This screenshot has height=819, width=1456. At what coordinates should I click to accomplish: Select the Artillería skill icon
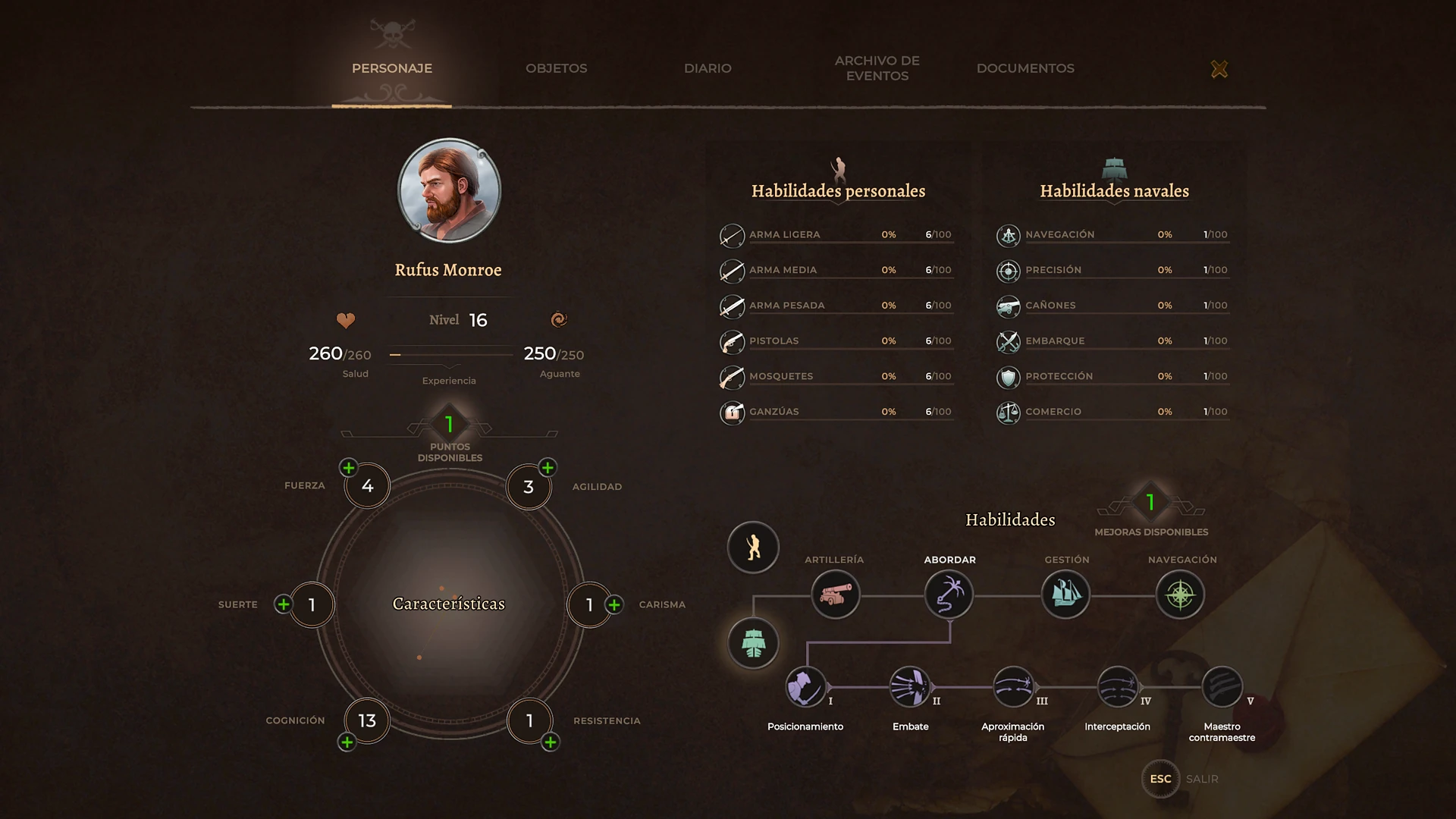(835, 595)
